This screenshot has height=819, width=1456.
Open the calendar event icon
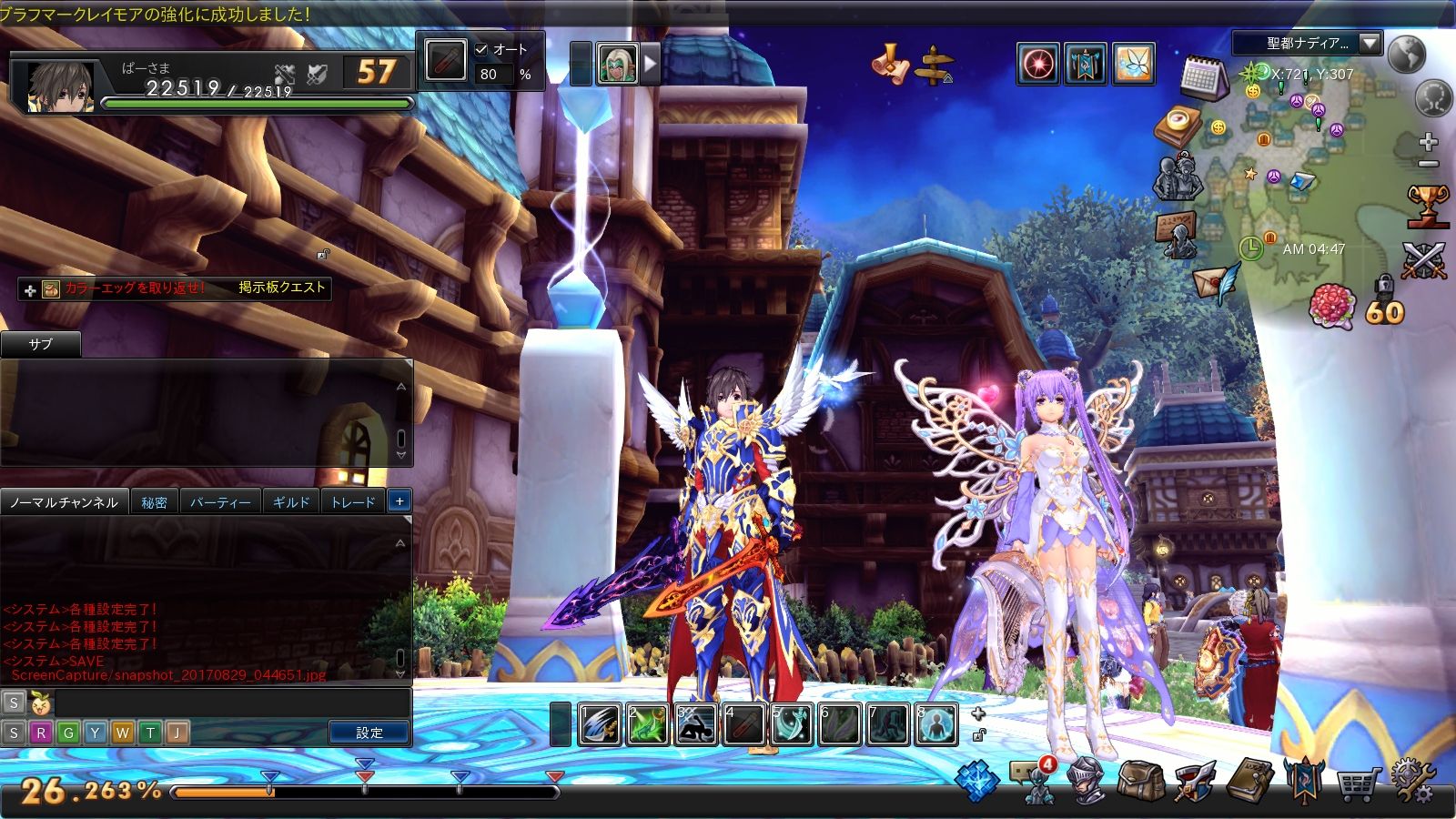(x=1203, y=78)
